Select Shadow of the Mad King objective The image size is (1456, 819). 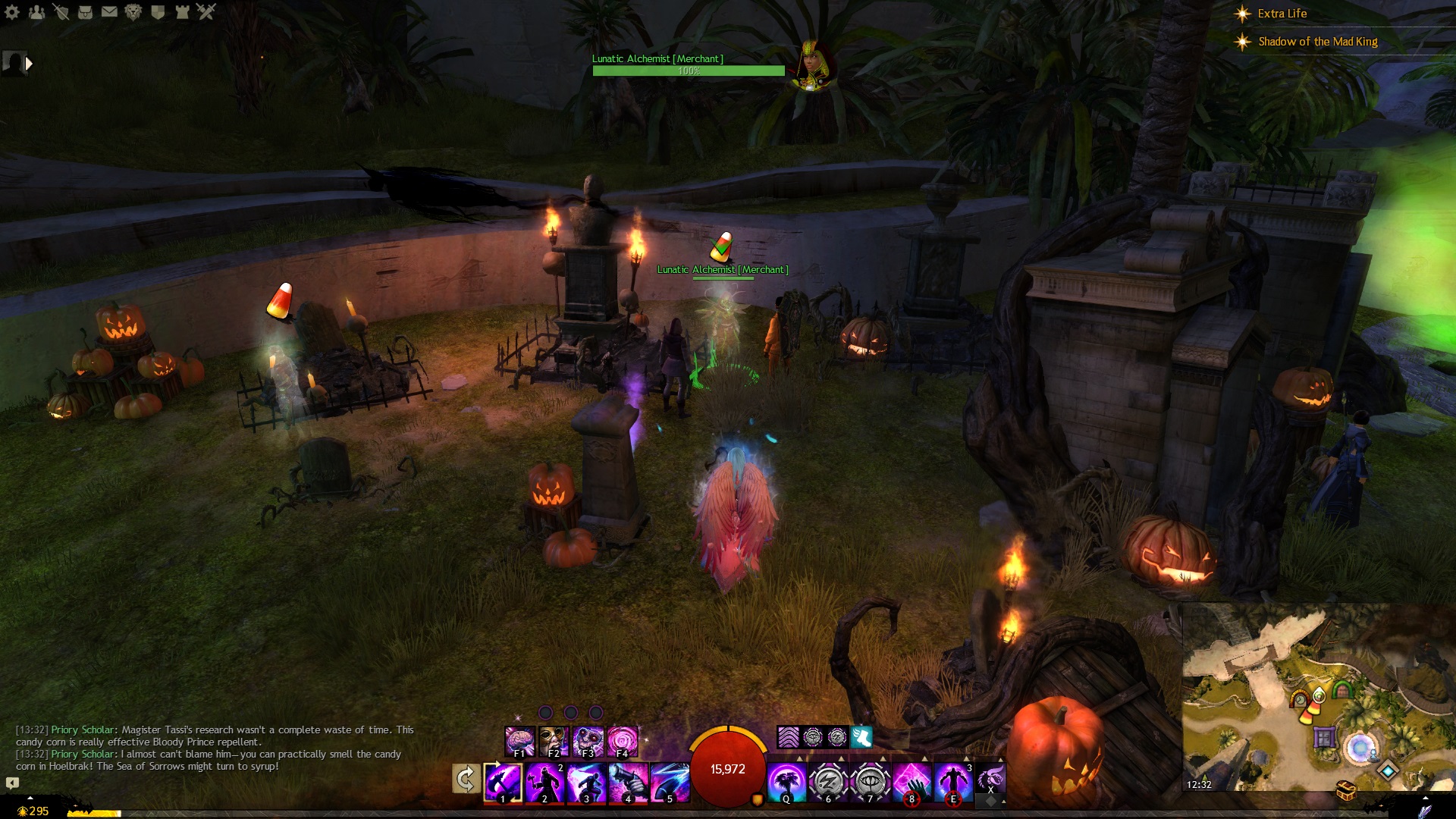(x=1317, y=42)
